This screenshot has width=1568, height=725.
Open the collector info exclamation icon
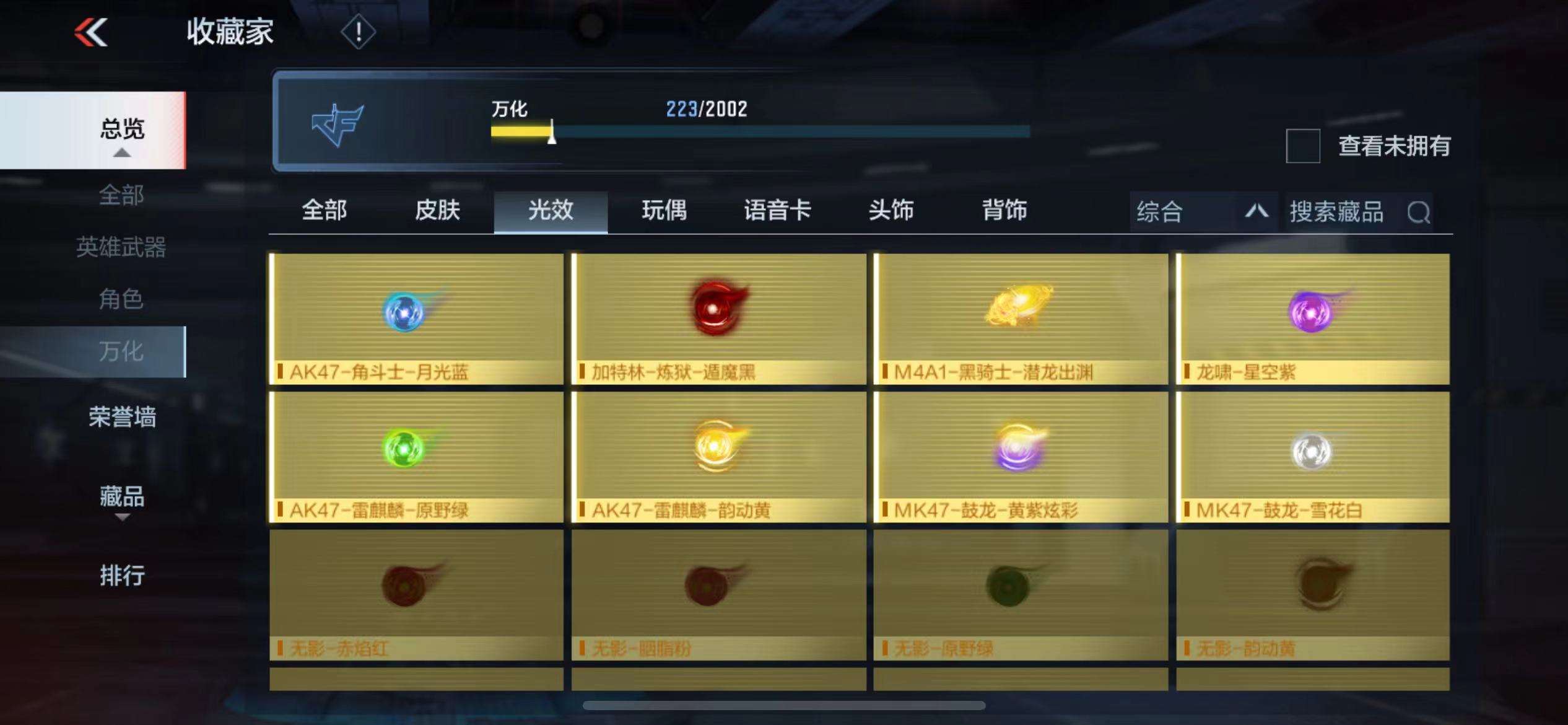pos(358,32)
